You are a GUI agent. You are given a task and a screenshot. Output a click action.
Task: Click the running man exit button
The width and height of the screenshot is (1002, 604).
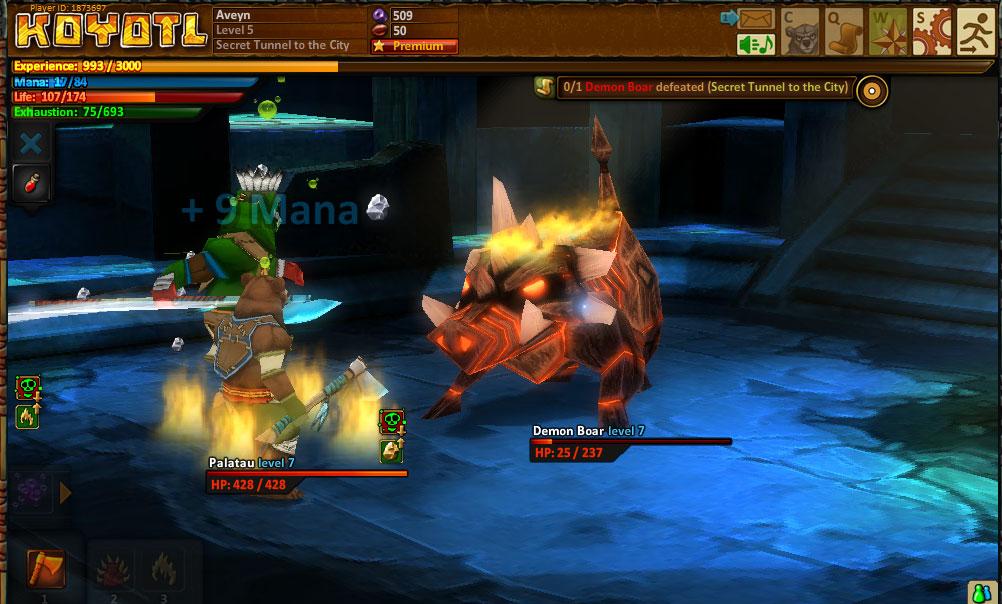(x=976, y=32)
